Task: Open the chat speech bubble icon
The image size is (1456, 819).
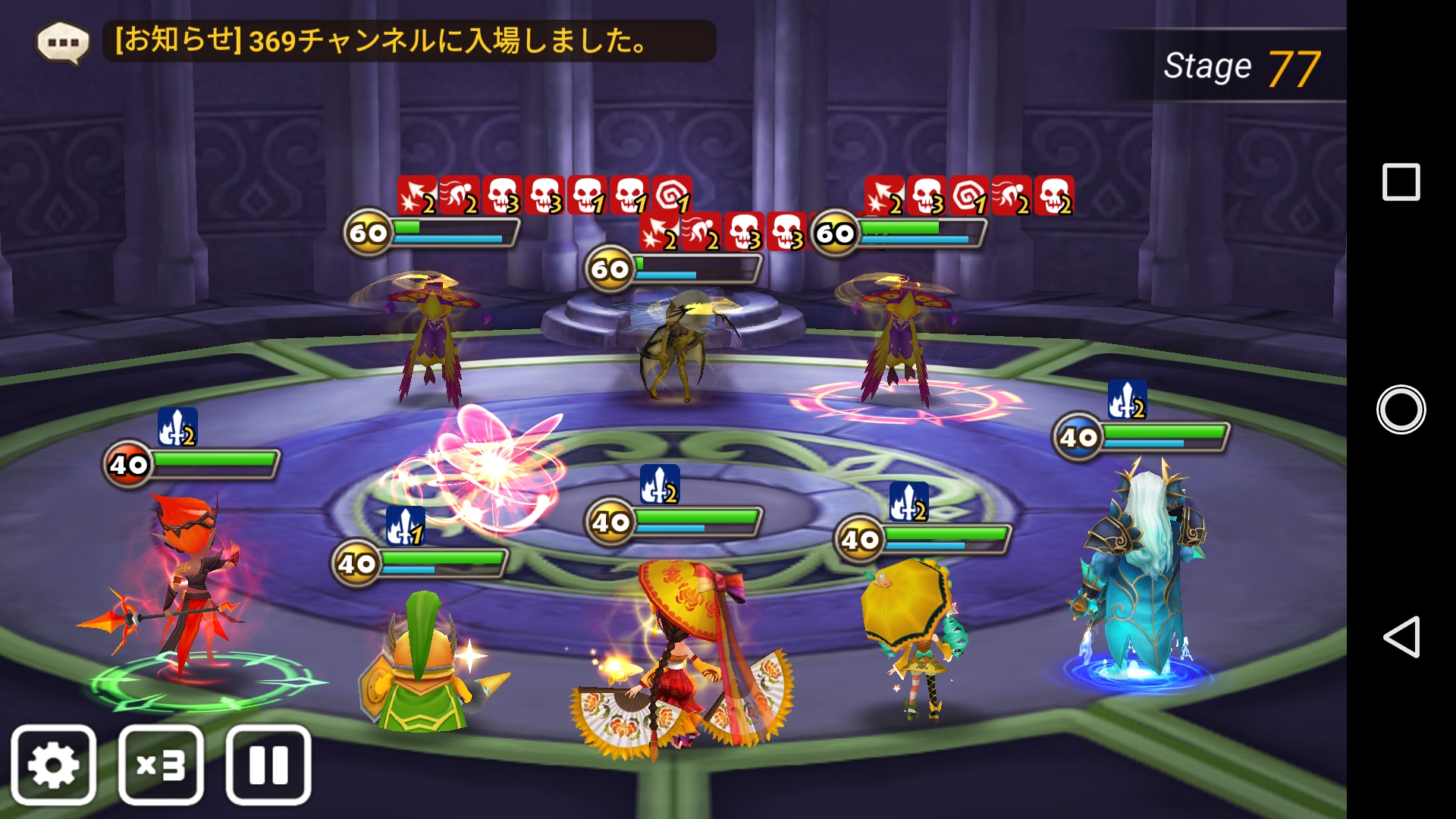Action: tap(63, 42)
